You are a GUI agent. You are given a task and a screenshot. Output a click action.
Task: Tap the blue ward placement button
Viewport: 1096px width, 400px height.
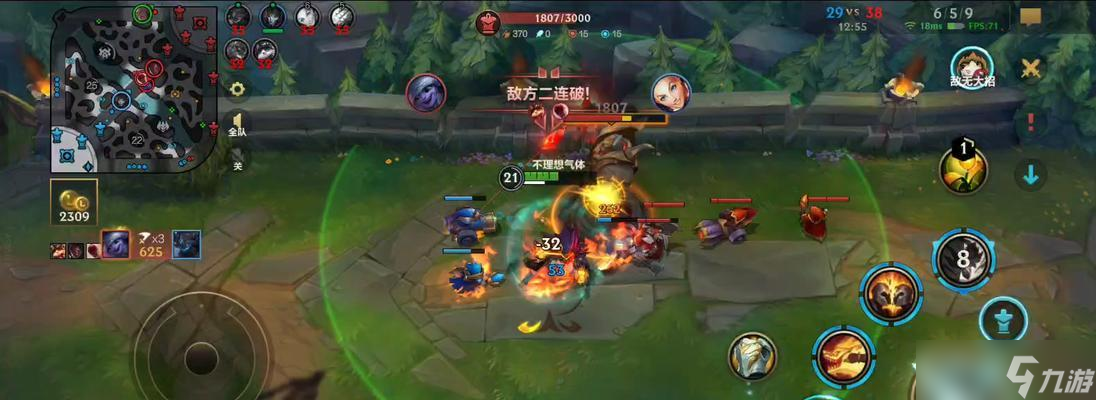tap(1005, 320)
